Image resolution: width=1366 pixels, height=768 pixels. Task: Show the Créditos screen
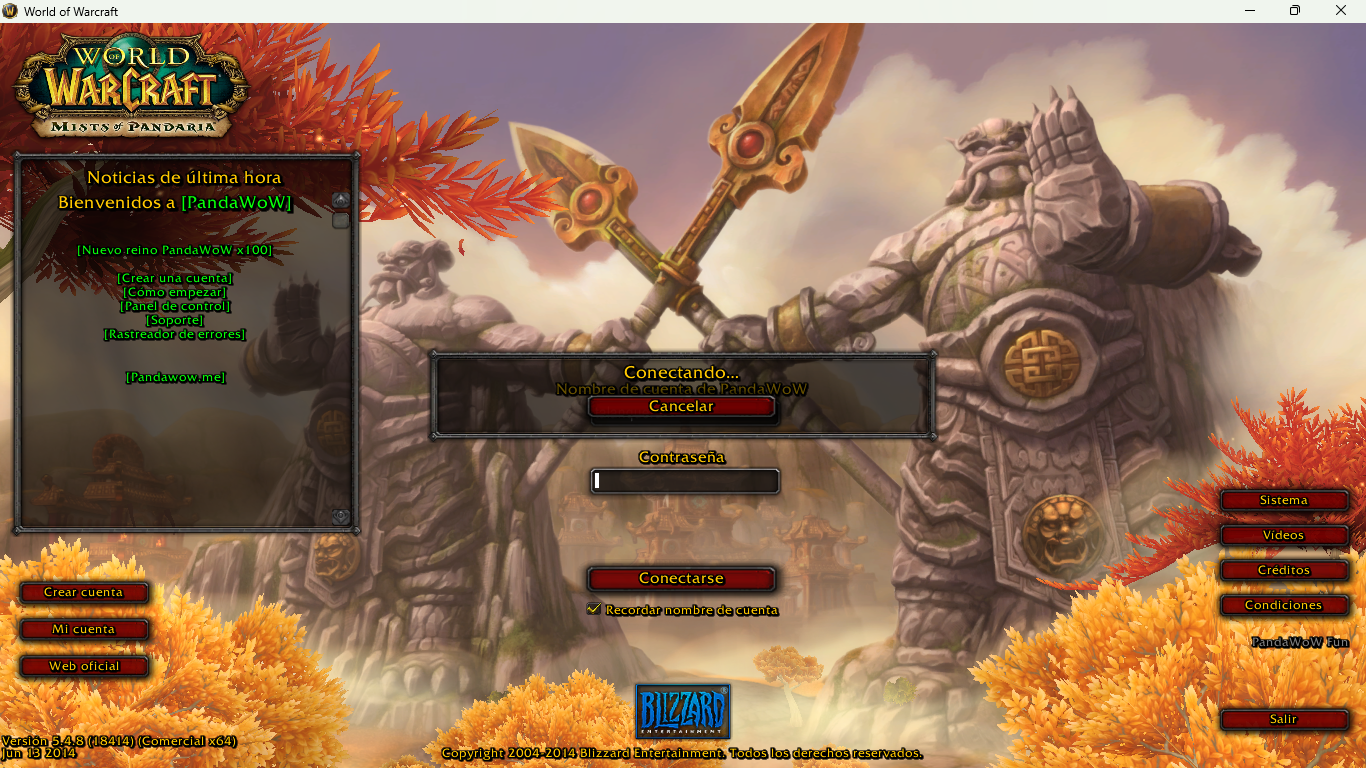(x=1283, y=570)
